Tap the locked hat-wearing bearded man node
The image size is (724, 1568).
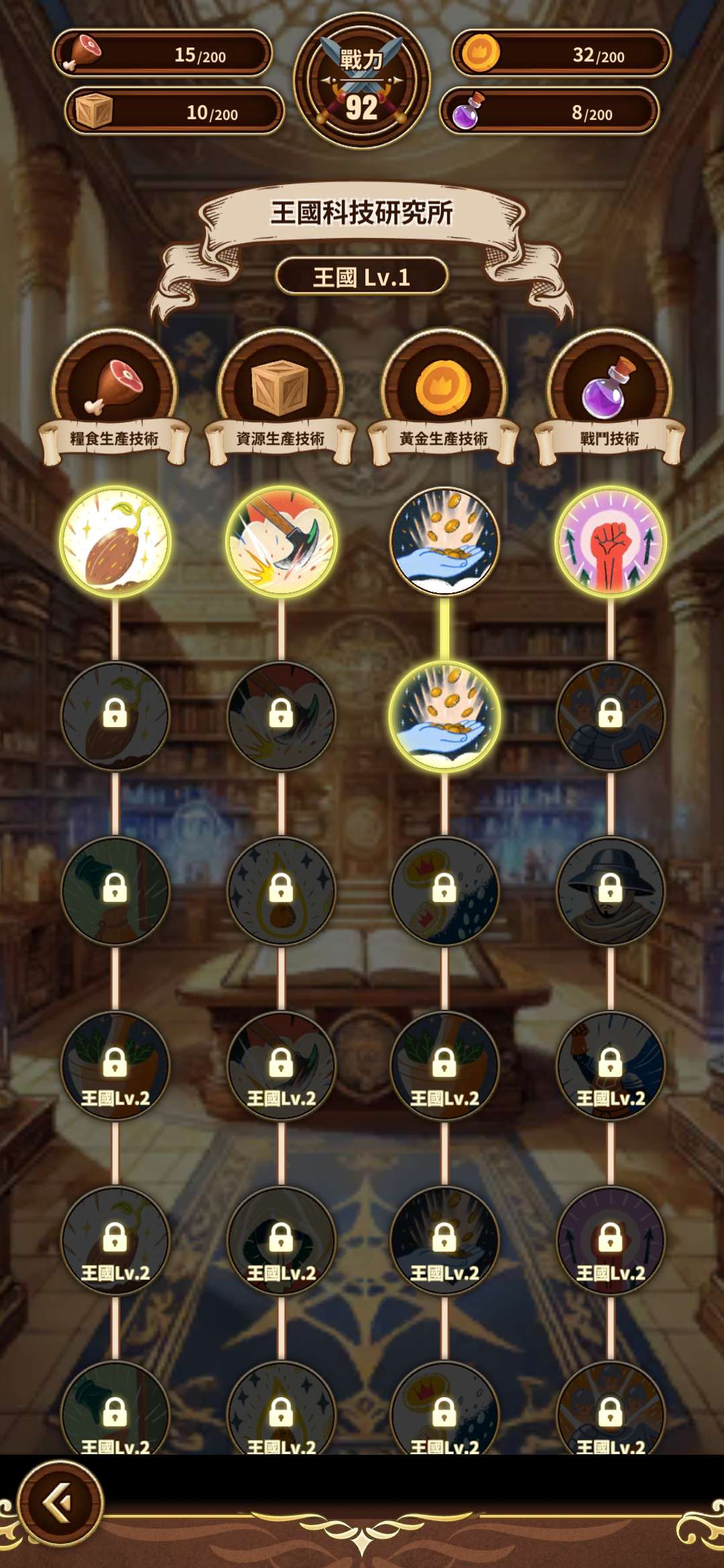click(610, 890)
